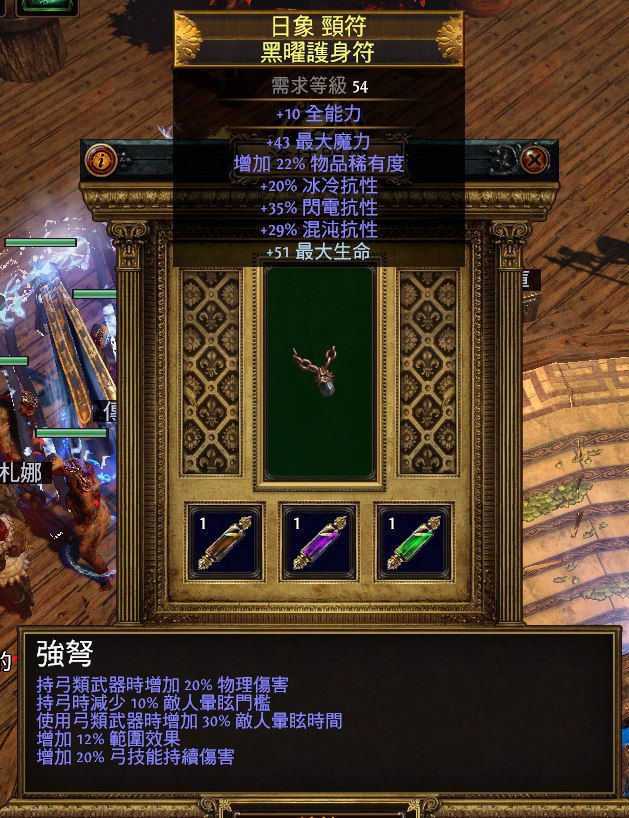Pick the gold striped orb slot
Screen dimensions: 629x818
pyautogui.click(x=224, y=541)
